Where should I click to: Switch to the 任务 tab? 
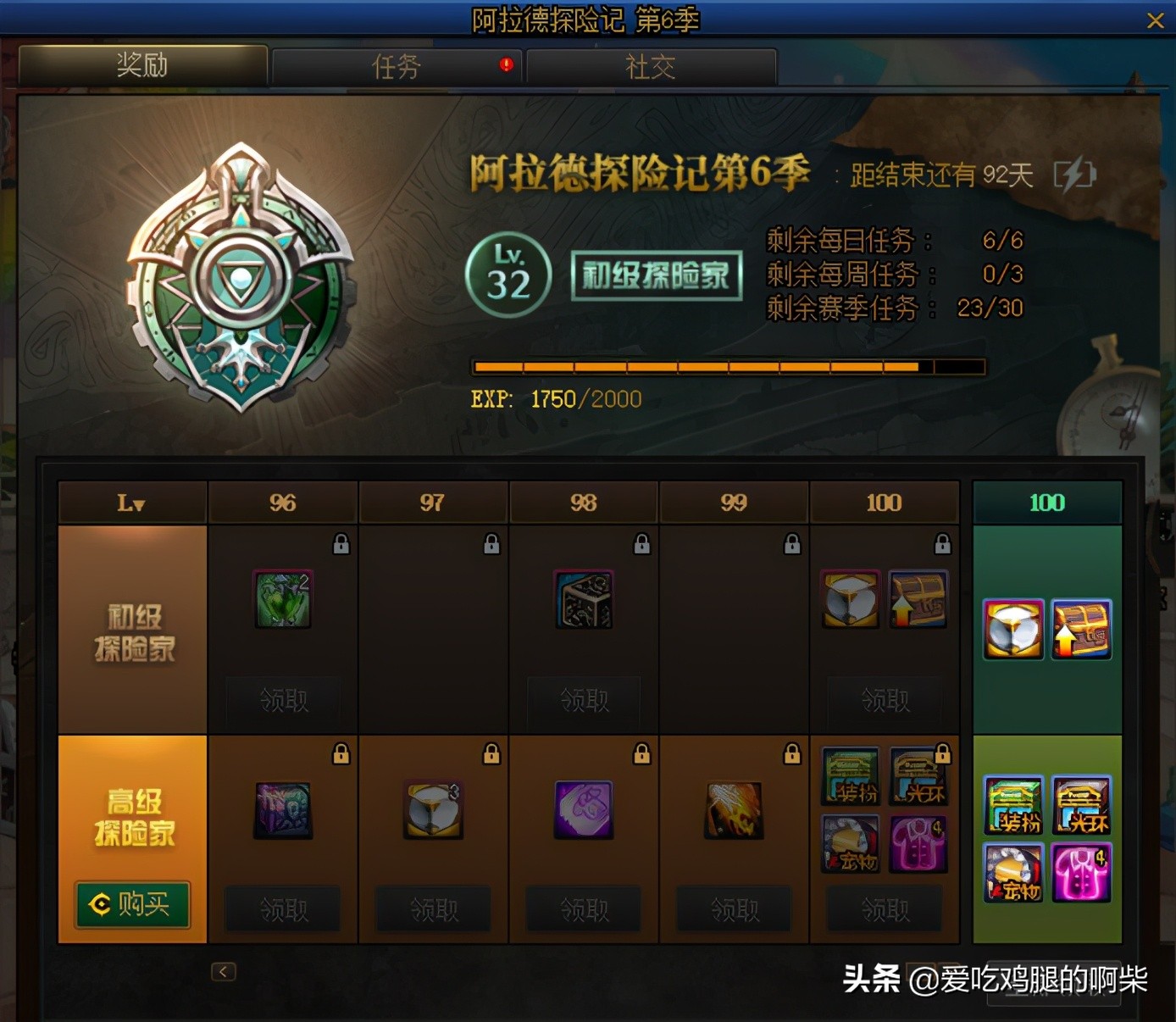click(x=395, y=65)
